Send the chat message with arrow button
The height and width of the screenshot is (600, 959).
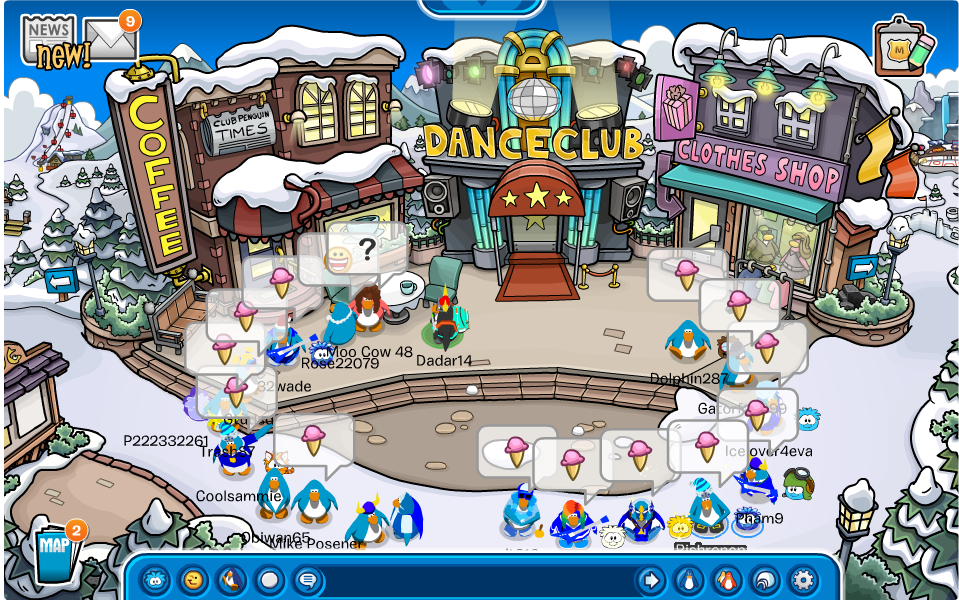651,579
